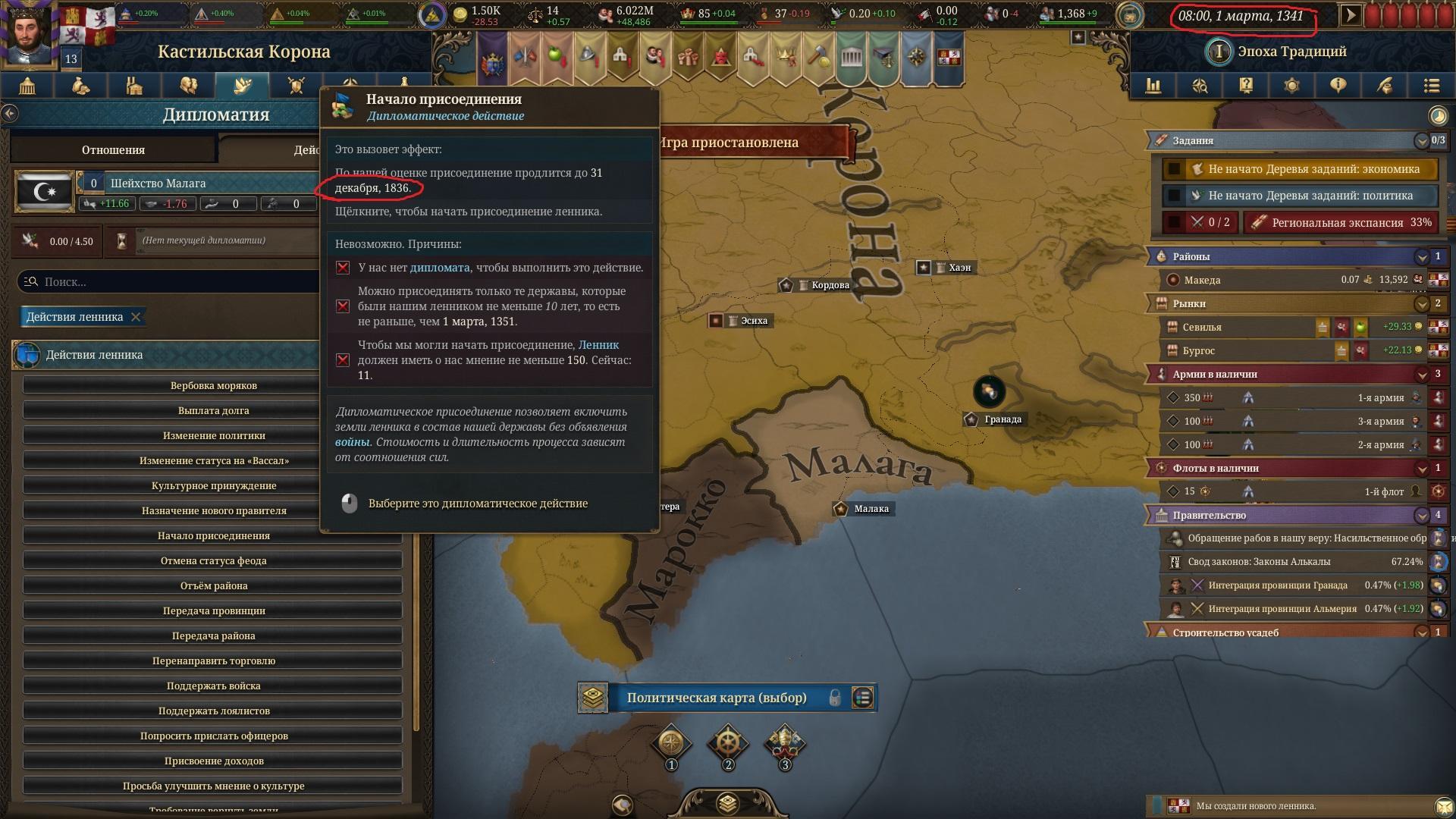This screenshot has height=819, width=1456.
Task: Choose 'Перенаправить торговлю' action
Action: pos(213,661)
